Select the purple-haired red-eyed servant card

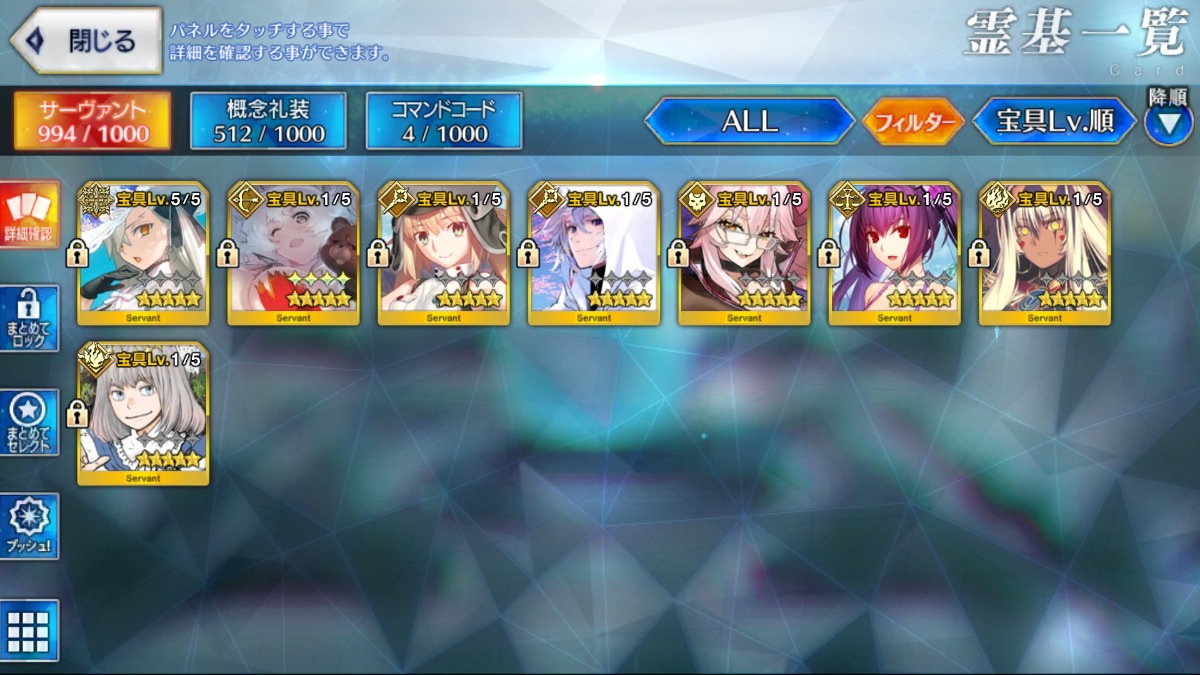pyautogui.click(x=894, y=254)
